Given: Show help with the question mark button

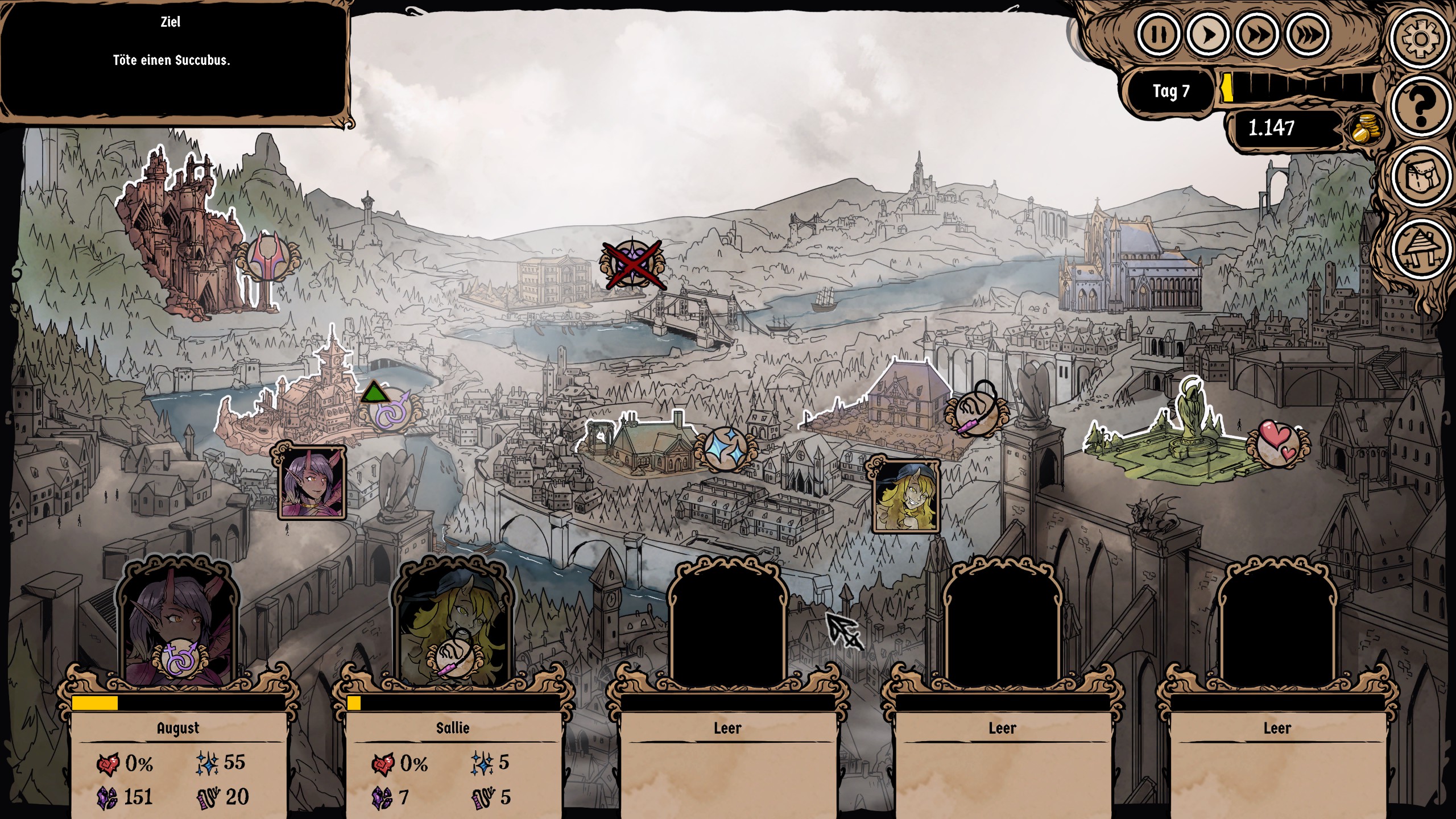Looking at the screenshot, I should point(1420,106).
